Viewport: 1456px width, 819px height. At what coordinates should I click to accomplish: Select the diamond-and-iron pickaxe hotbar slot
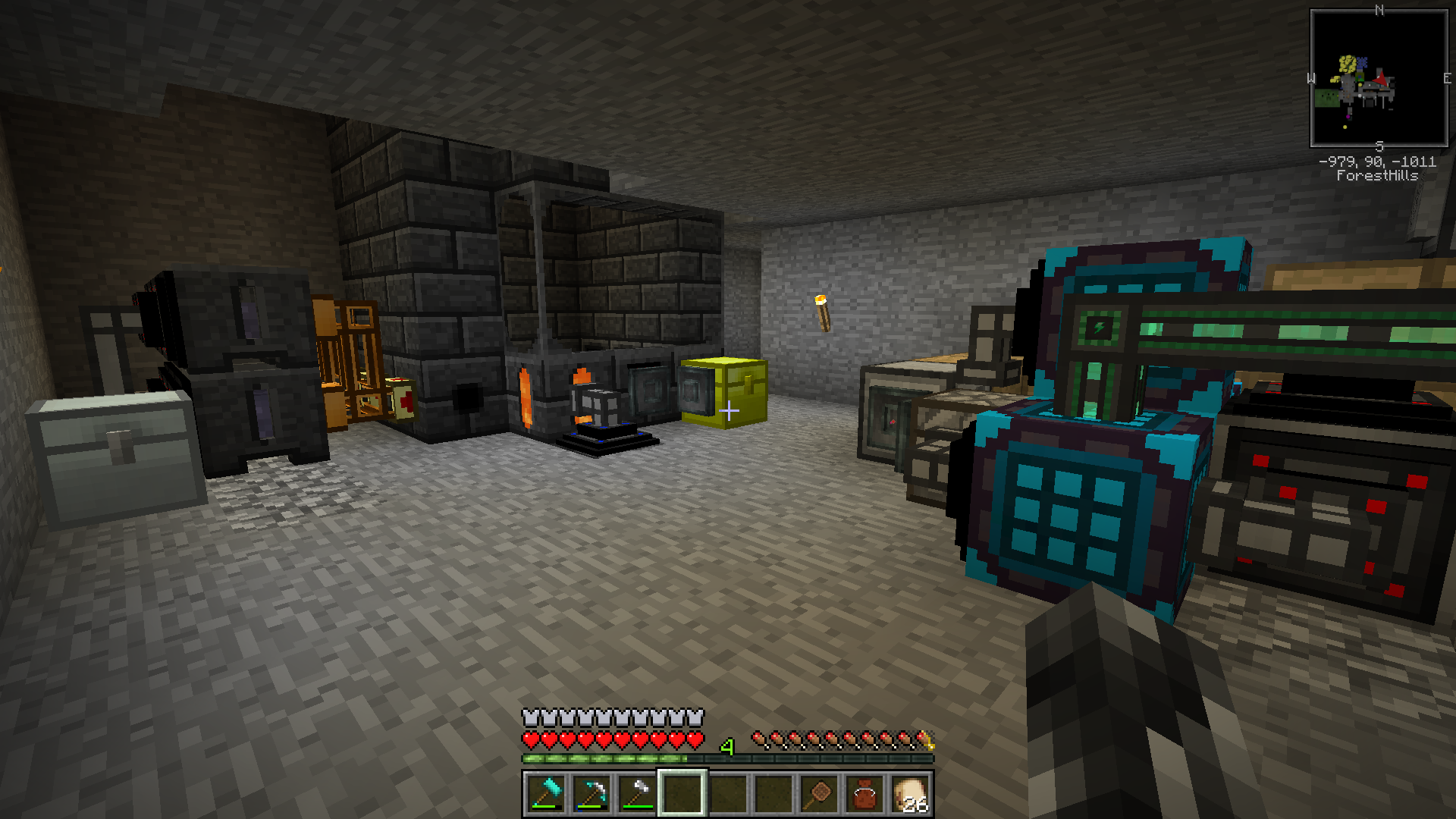click(x=591, y=793)
